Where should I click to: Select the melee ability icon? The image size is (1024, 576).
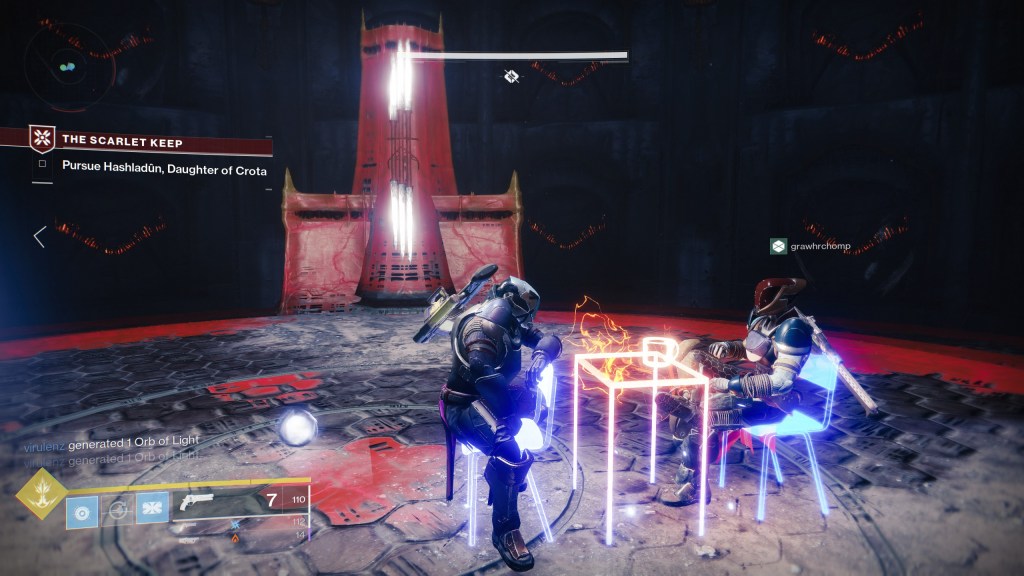coord(153,511)
